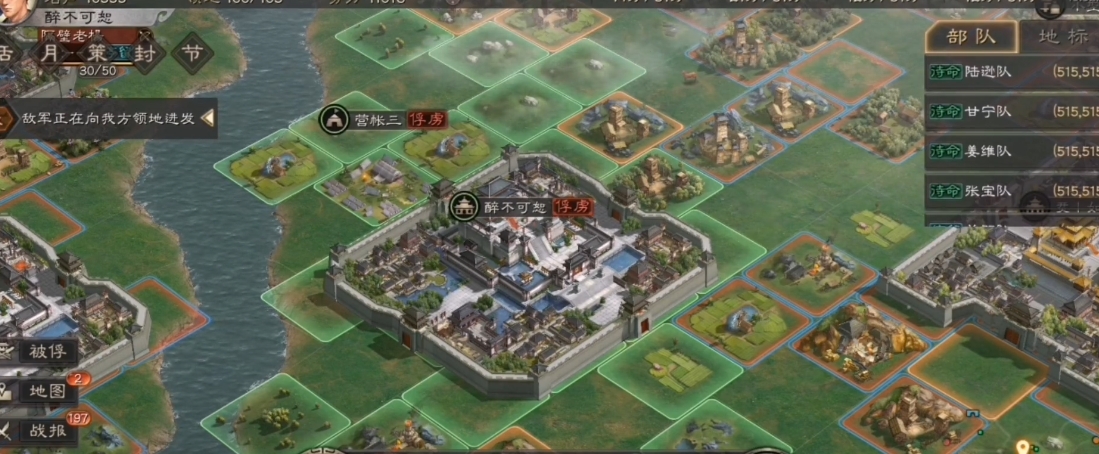
Task: Pick the 张宝队 troop row
Action: [1011, 190]
